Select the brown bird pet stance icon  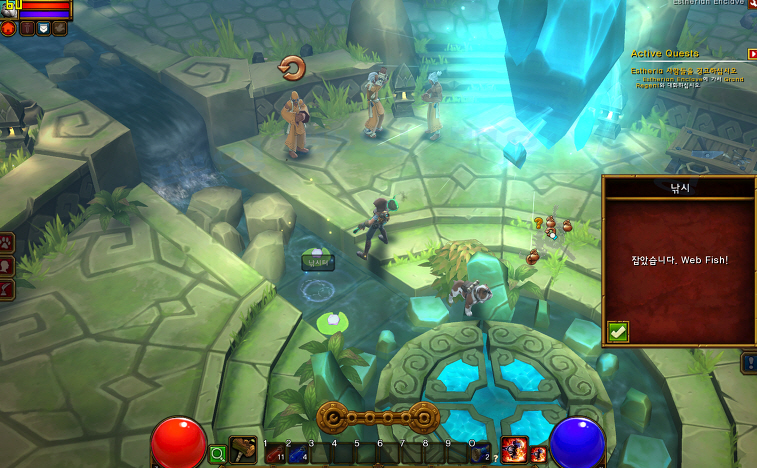[x=59, y=28]
